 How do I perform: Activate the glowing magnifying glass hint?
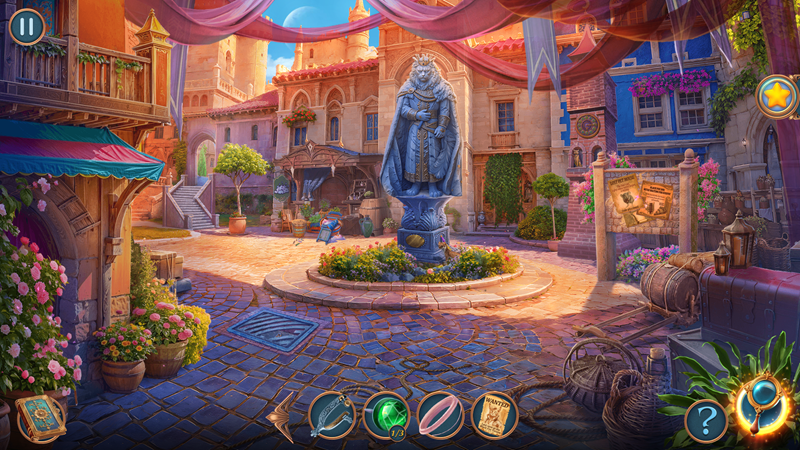tap(763, 405)
